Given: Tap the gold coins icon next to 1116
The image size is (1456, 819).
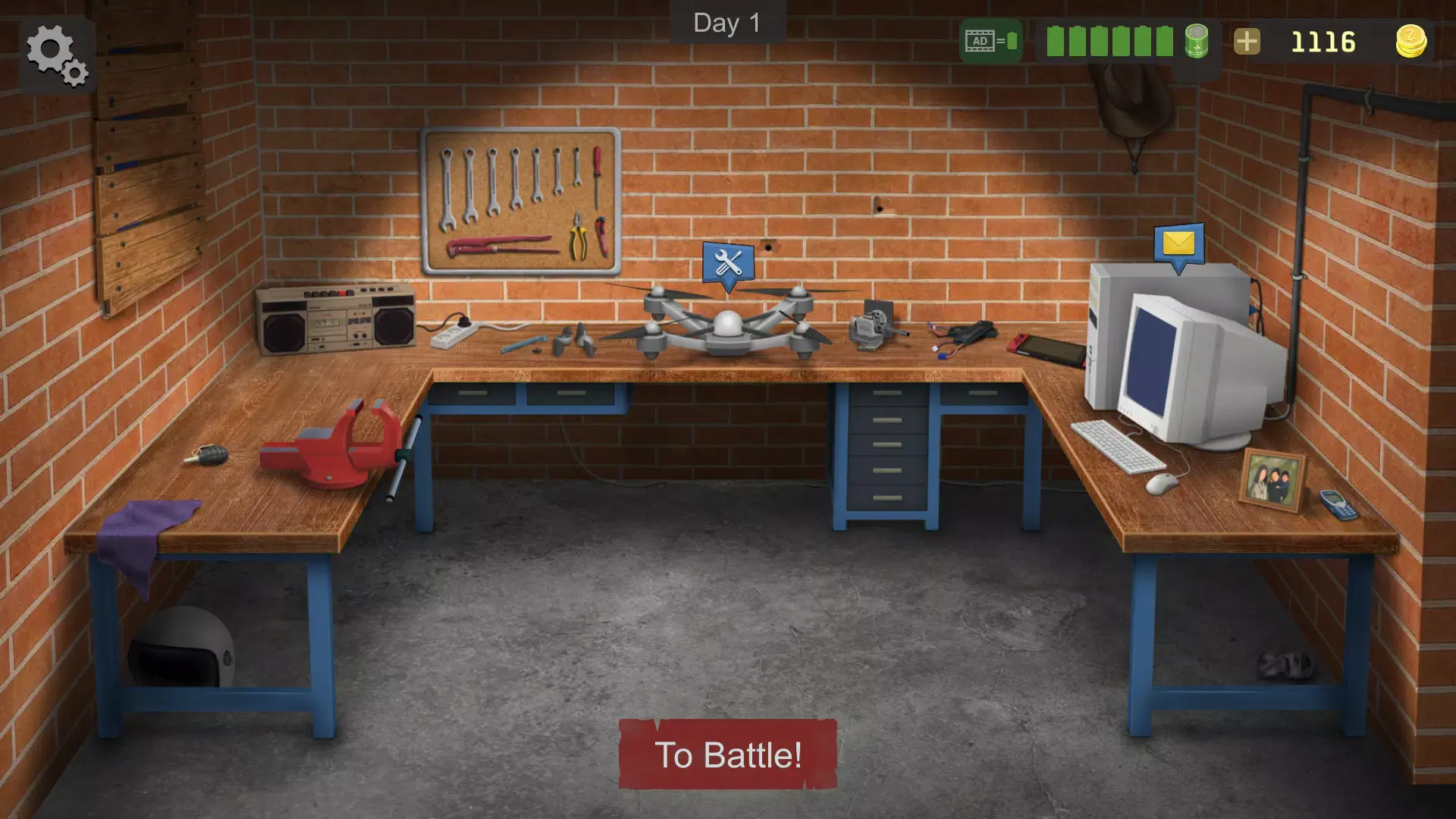Looking at the screenshot, I should click(1410, 42).
